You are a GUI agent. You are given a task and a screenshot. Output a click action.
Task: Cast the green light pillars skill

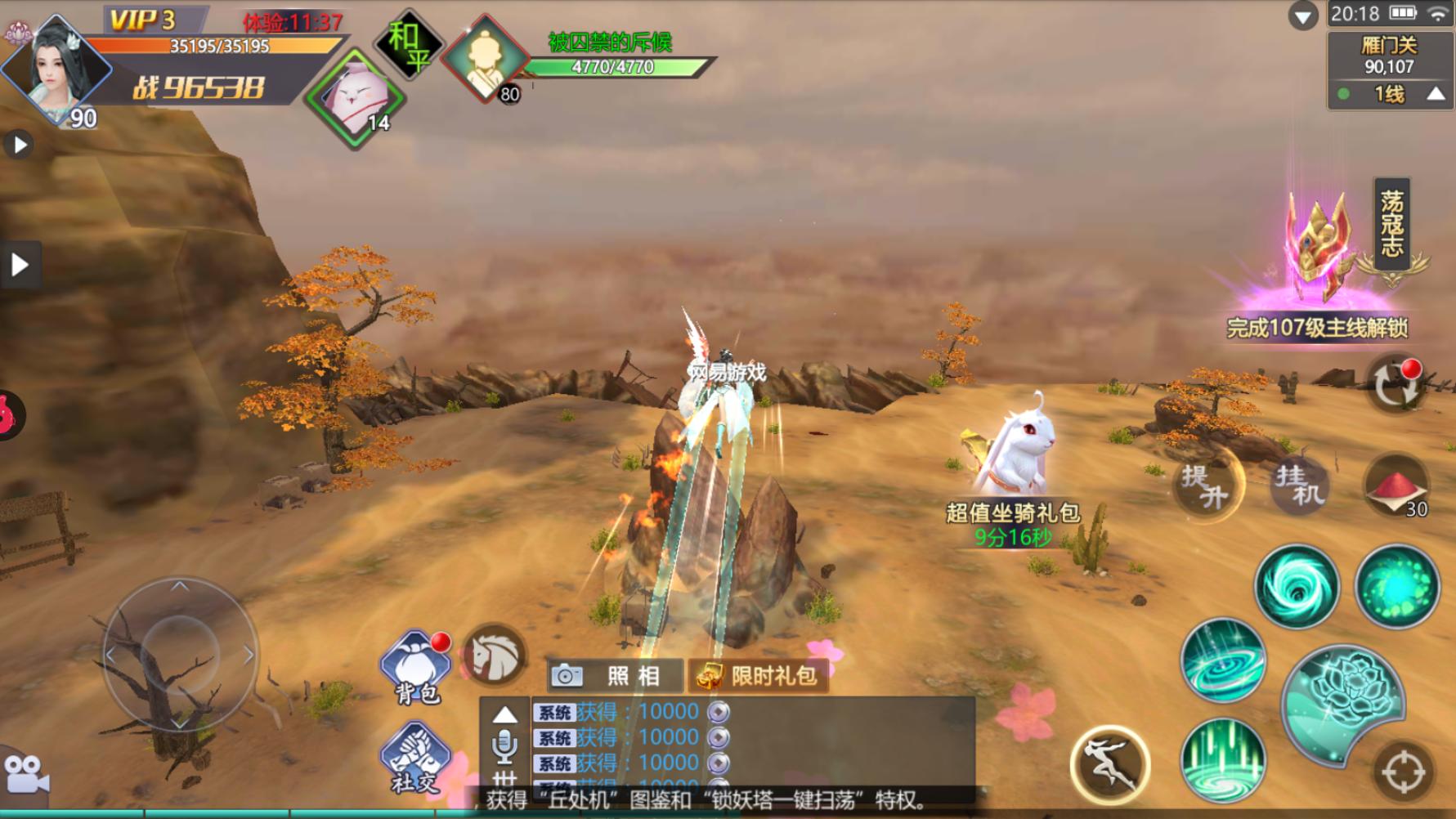[x=1223, y=760]
